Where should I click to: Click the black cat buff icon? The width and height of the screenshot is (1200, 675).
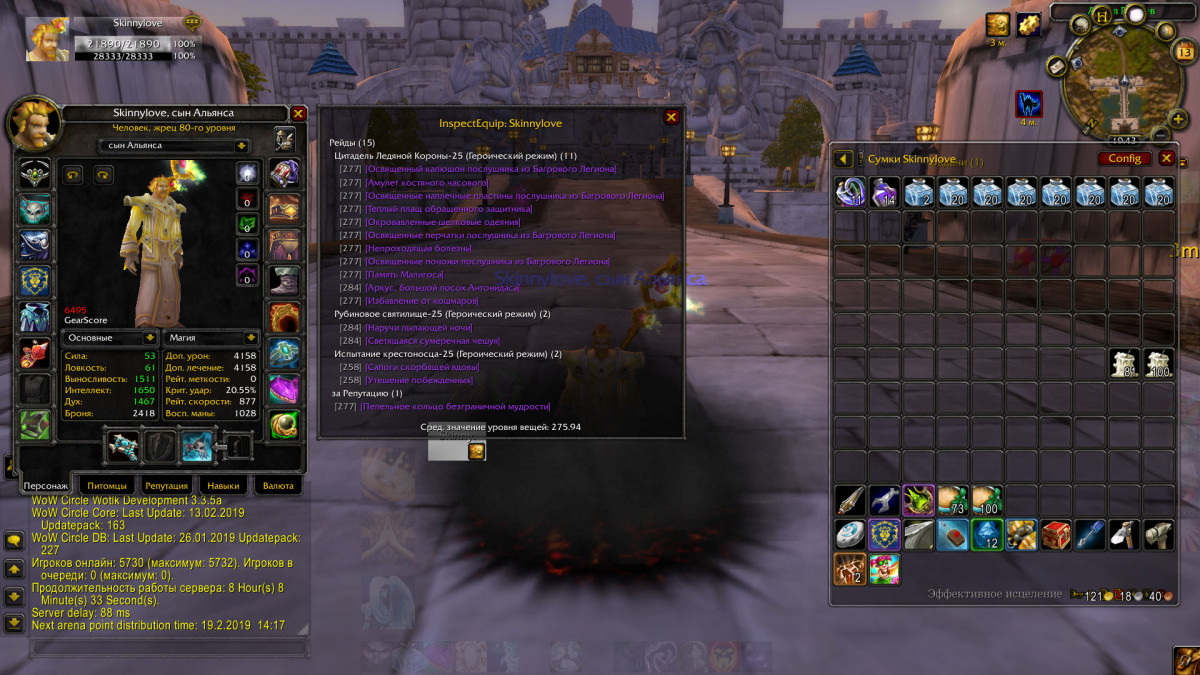point(1029,103)
